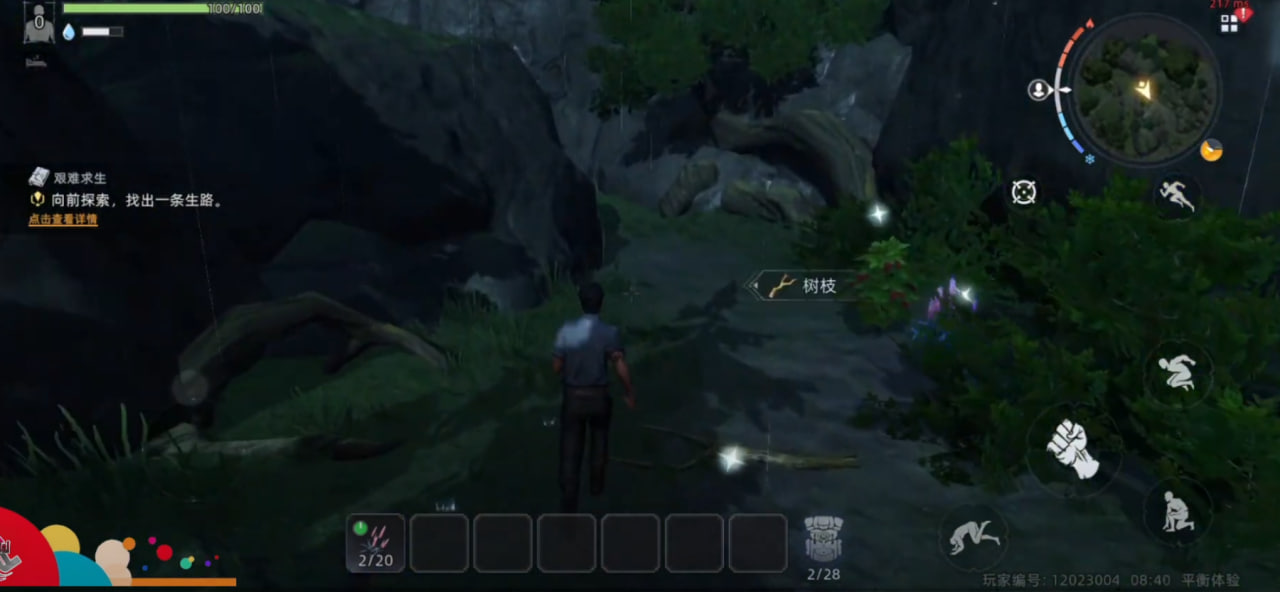Click the player portrait icon beside minimap
The image size is (1280, 592).
(x=1039, y=90)
